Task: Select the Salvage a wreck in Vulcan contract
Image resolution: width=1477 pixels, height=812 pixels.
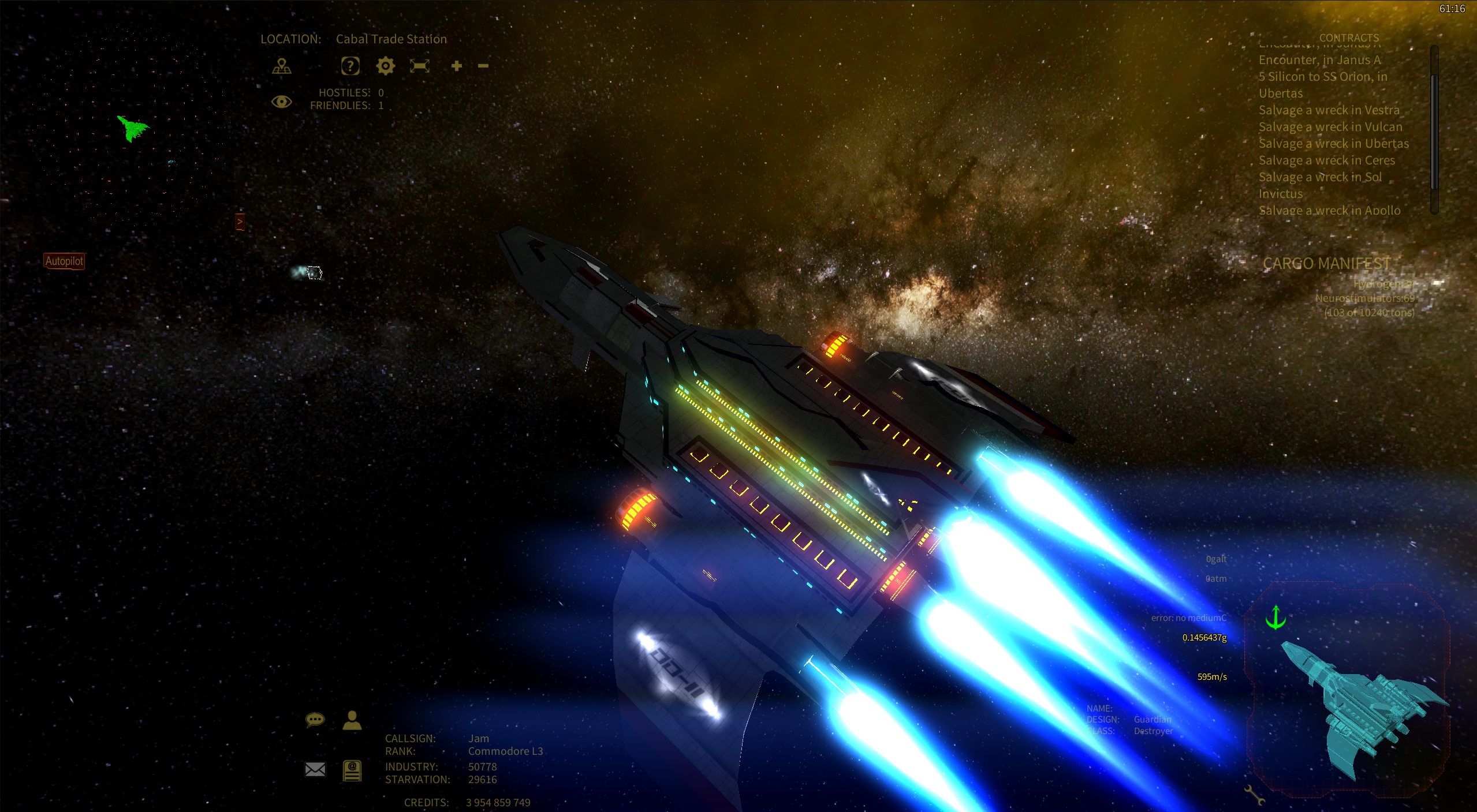Action: click(x=1330, y=127)
